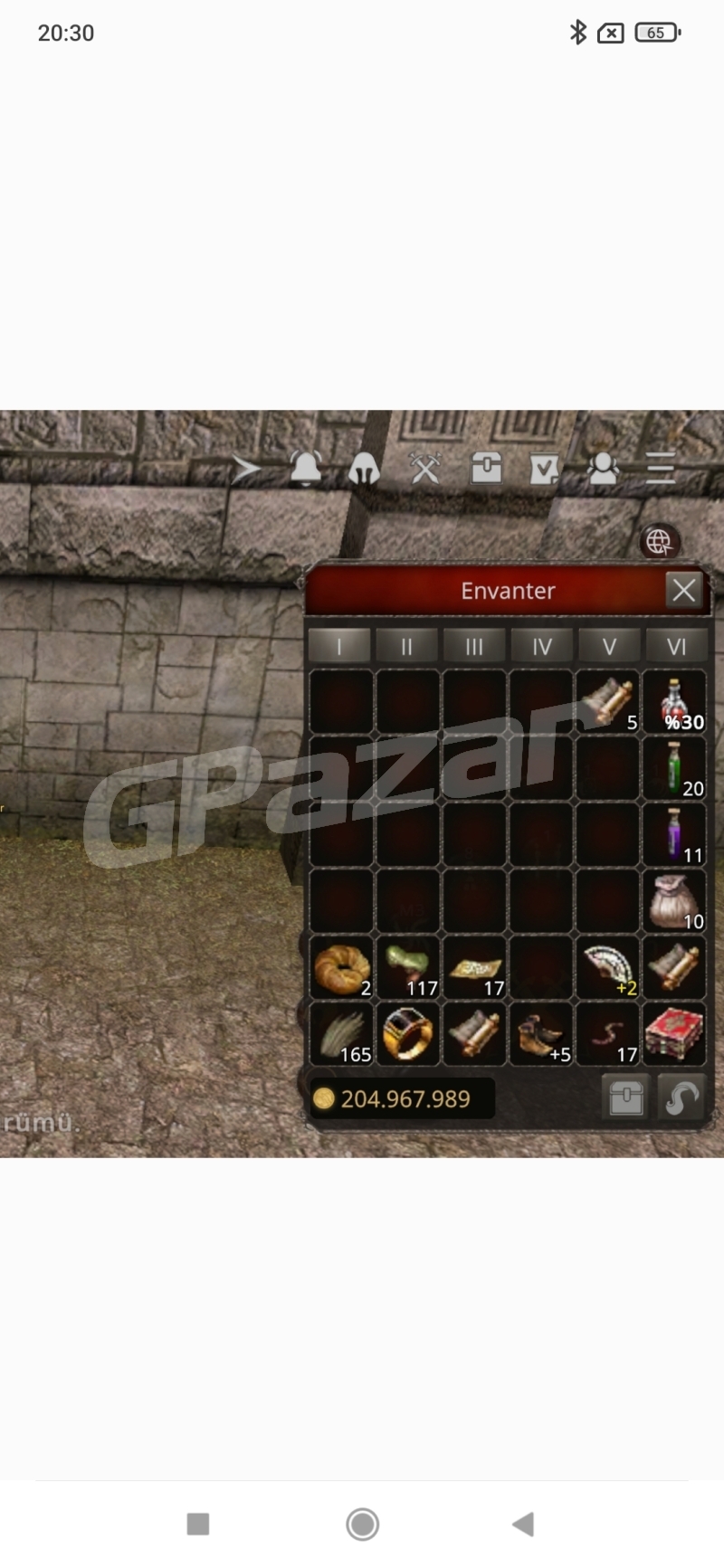724x1568 pixels.
Task: Select the grey feather stack of 165
Action: point(341,1034)
